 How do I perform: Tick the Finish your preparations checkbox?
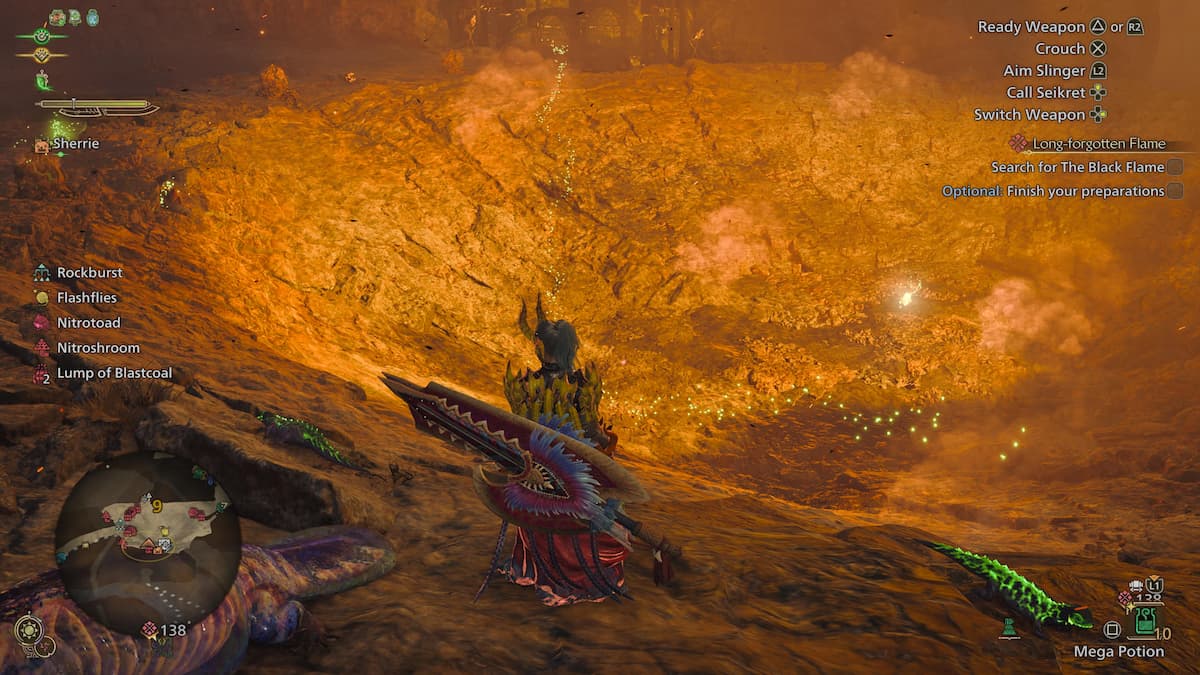pyautogui.click(x=1175, y=191)
